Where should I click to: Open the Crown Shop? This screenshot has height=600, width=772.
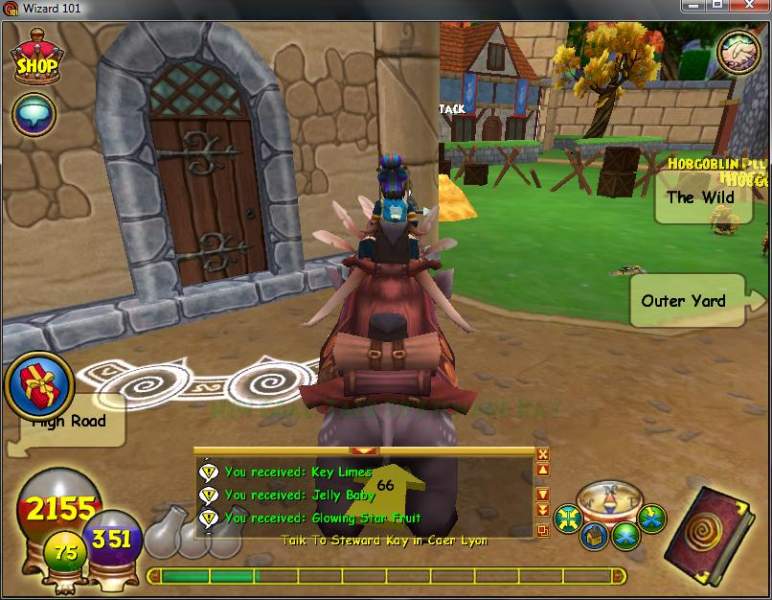coord(36,59)
